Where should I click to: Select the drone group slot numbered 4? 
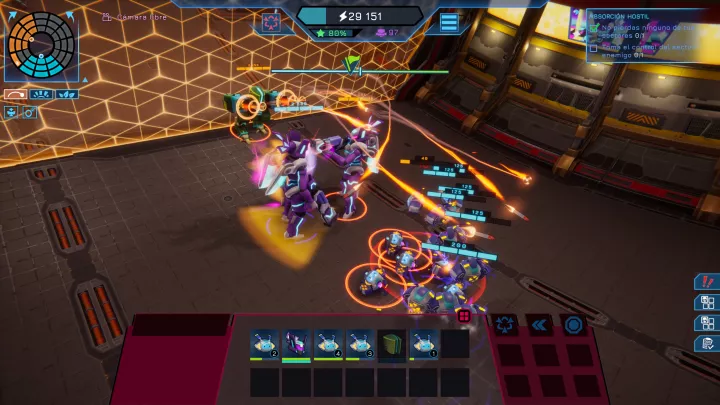click(328, 344)
